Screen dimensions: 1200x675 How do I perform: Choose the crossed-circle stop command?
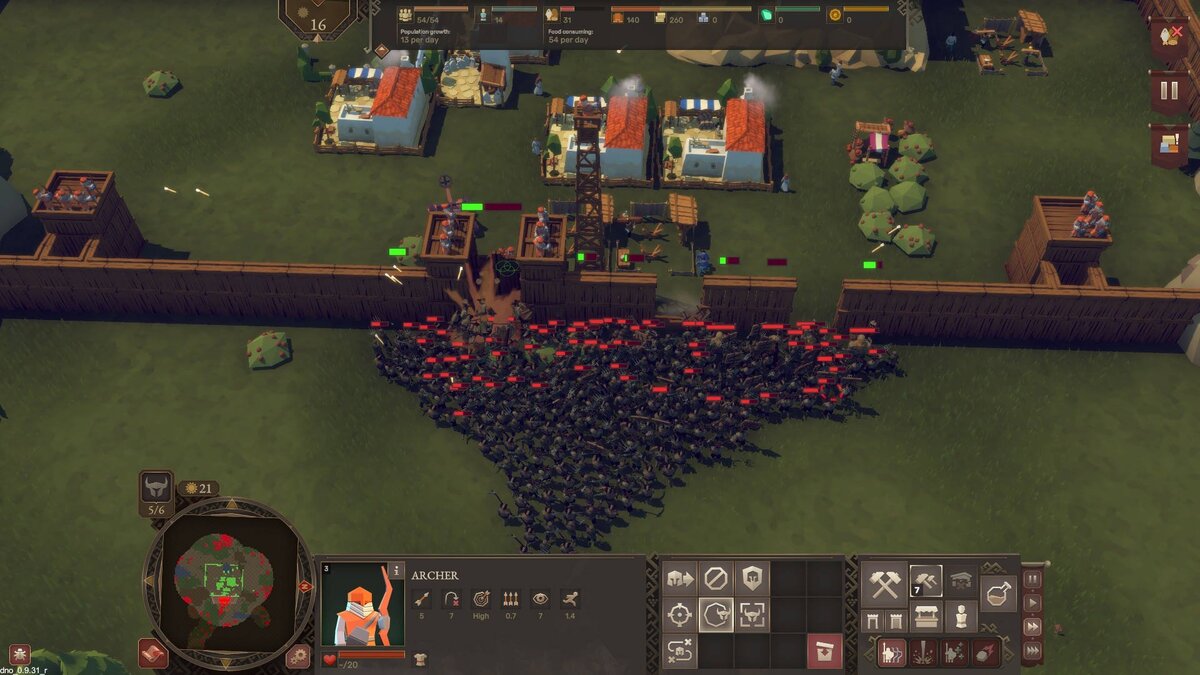point(715,578)
